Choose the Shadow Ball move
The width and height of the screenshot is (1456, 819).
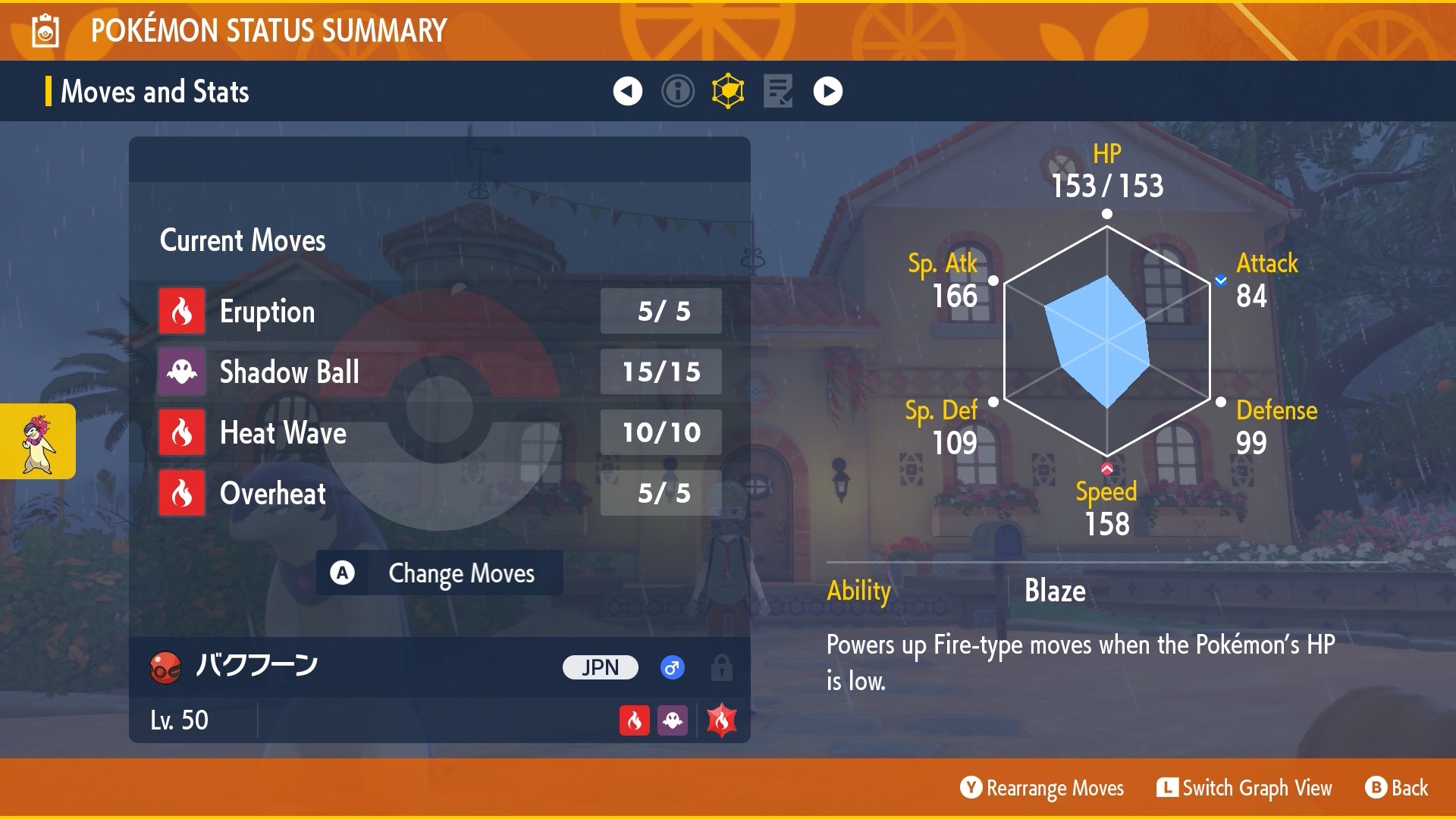click(438, 372)
